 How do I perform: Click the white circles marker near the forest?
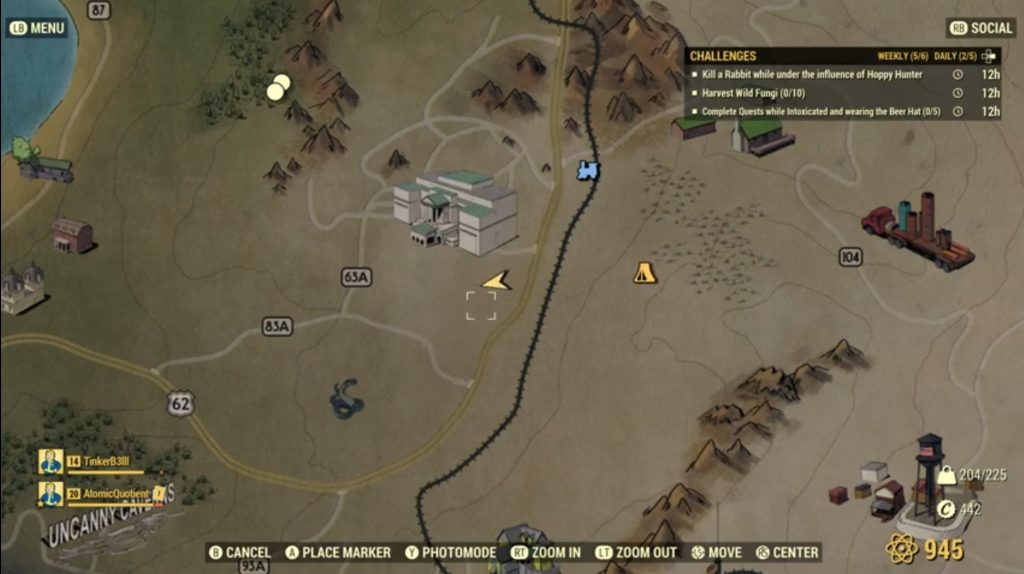click(278, 87)
